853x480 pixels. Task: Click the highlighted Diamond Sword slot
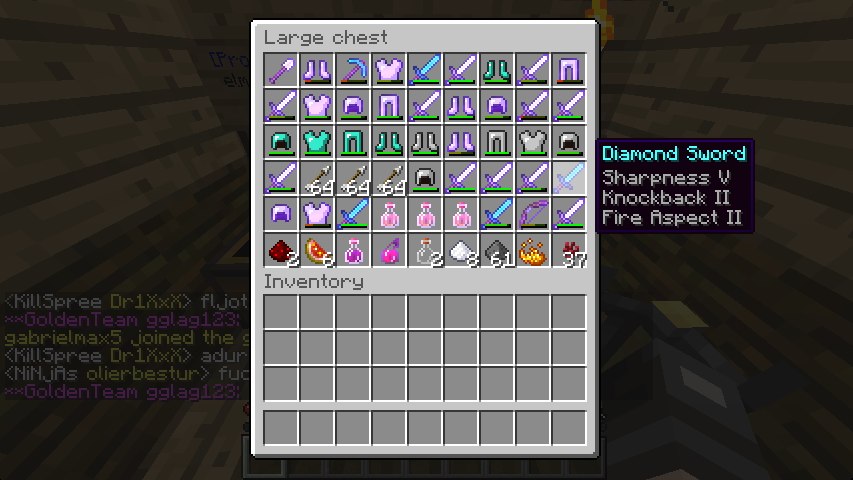(x=569, y=177)
